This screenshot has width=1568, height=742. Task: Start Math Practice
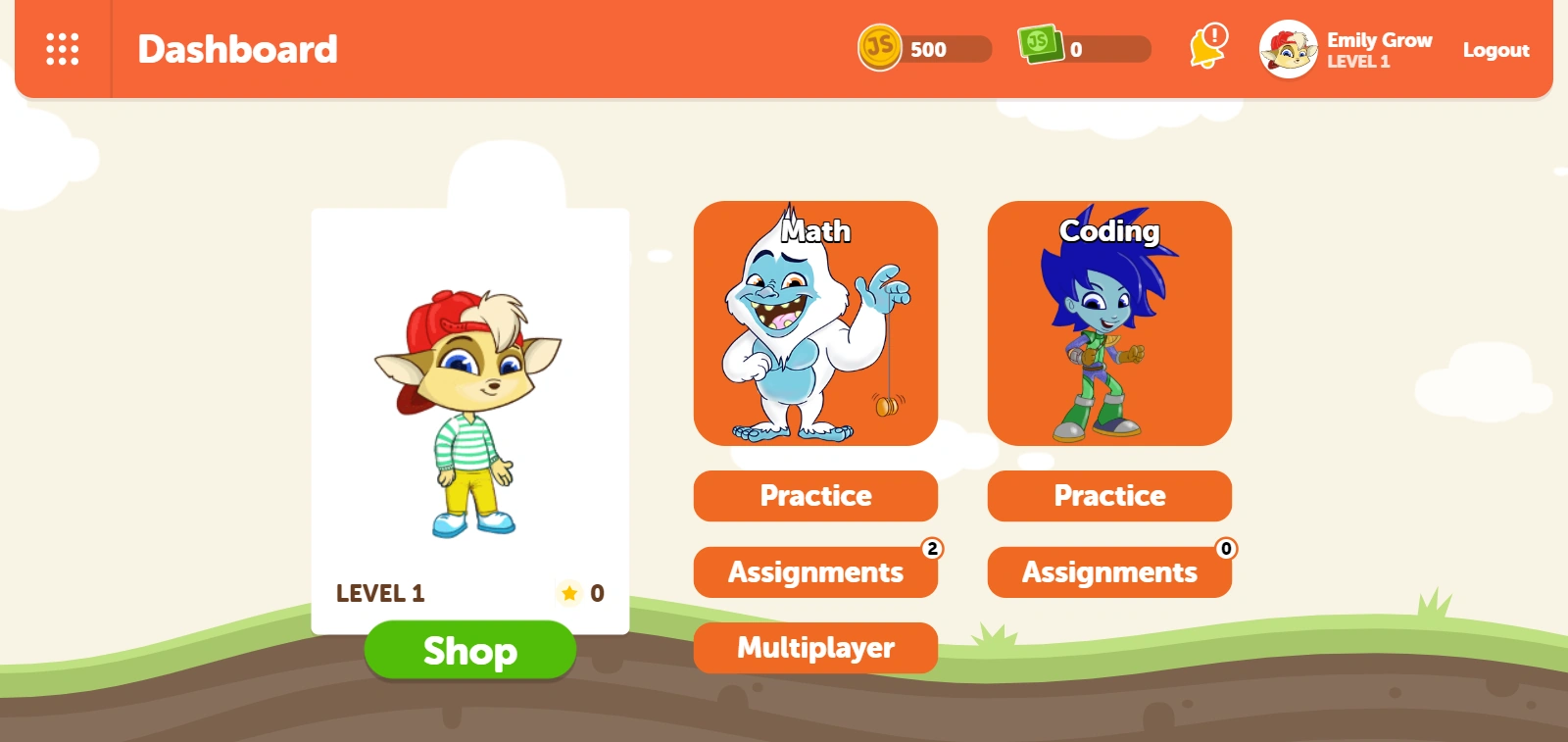click(815, 496)
